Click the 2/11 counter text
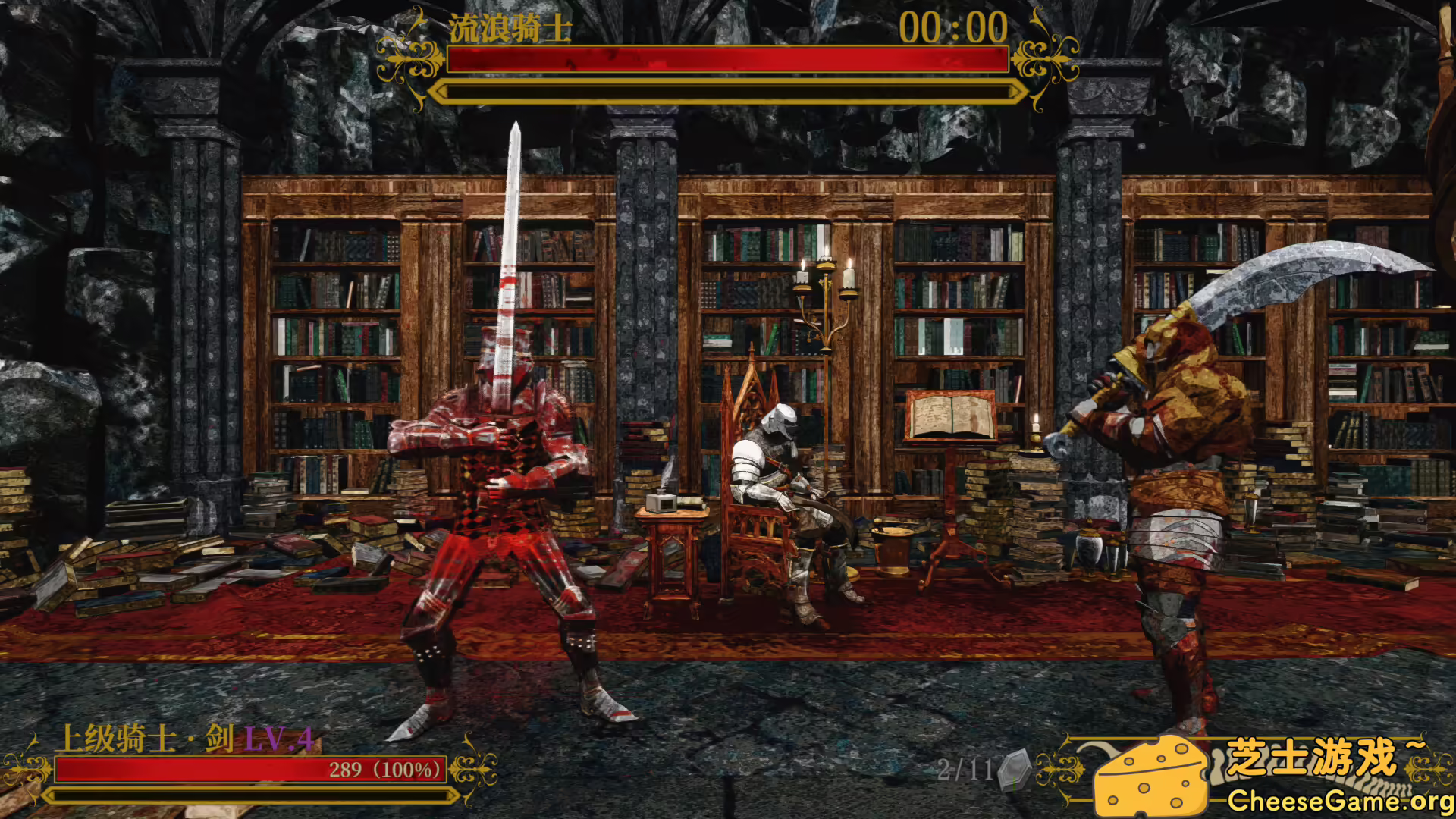Screen dimensions: 1456x819 (963, 768)
